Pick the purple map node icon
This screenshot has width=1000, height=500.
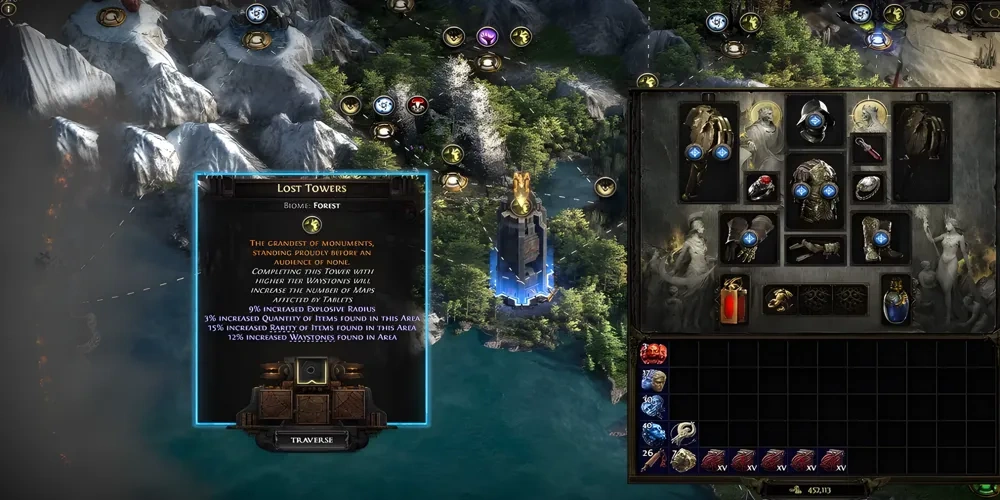[x=487, y=38]
